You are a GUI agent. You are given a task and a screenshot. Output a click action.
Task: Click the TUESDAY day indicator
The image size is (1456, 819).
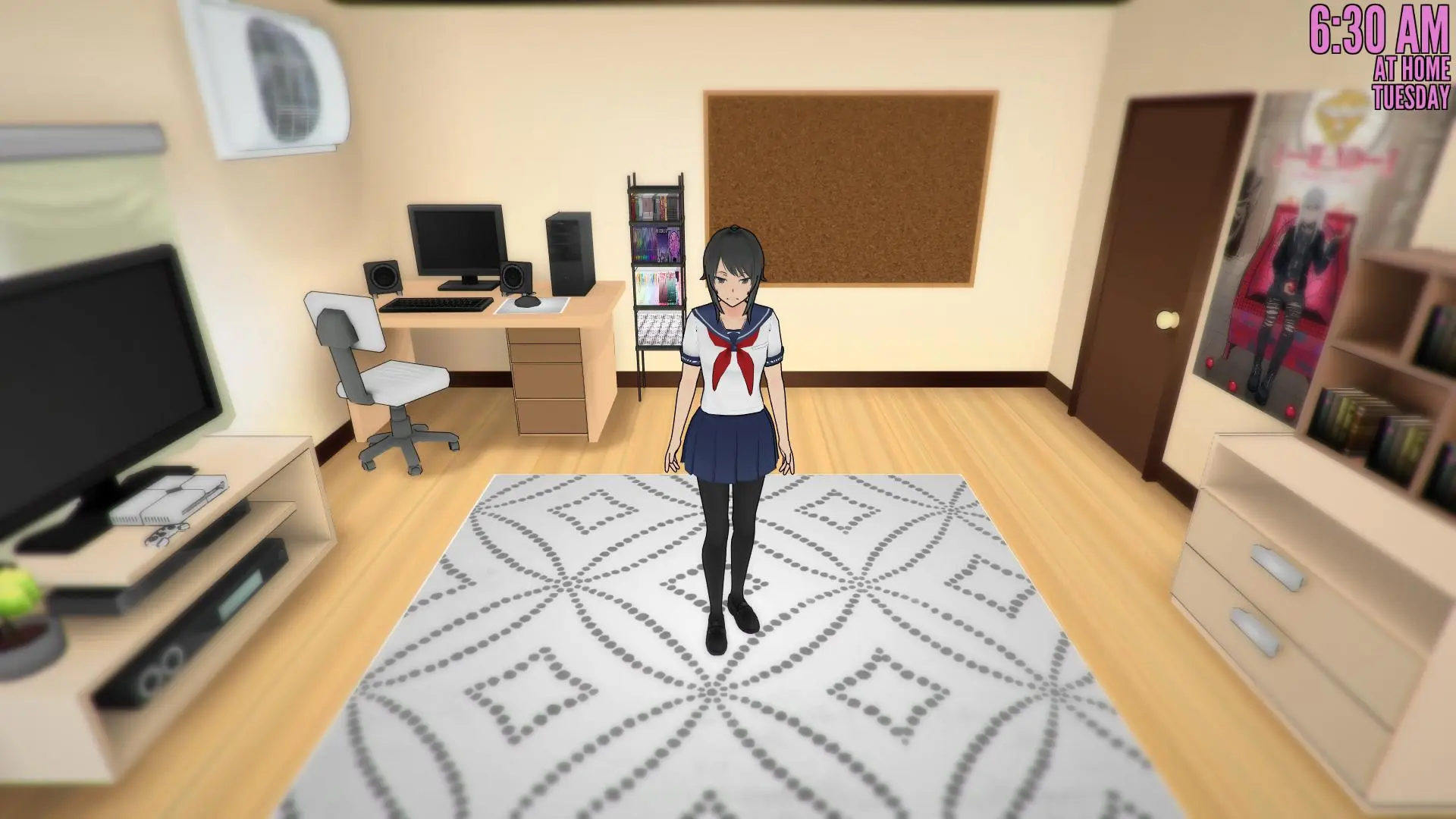(1410, 95)
